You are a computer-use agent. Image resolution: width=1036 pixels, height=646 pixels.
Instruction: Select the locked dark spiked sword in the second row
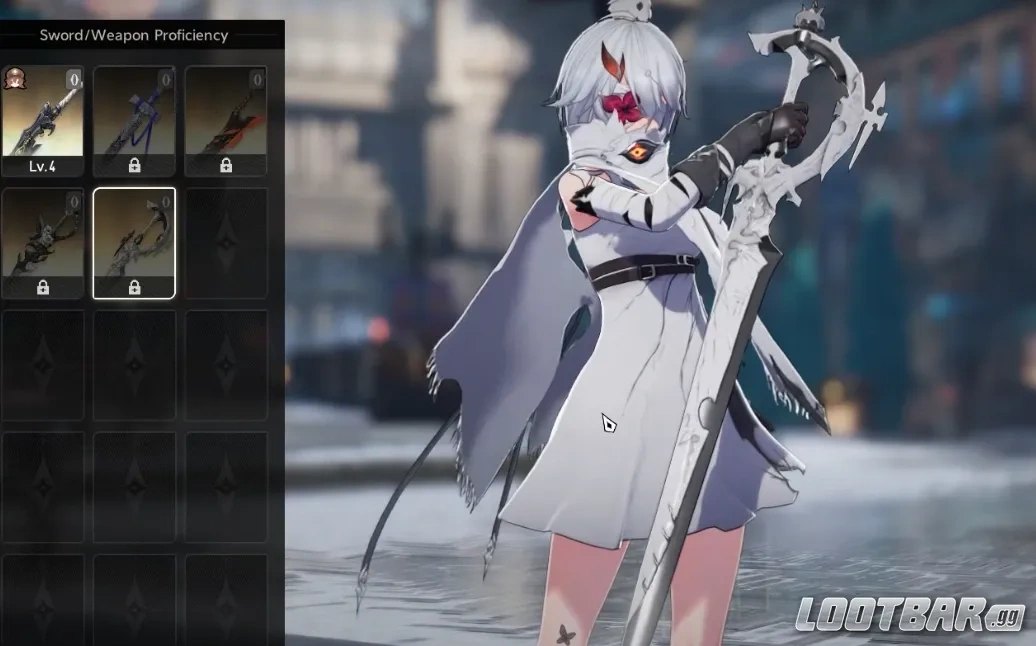point(42,243)
